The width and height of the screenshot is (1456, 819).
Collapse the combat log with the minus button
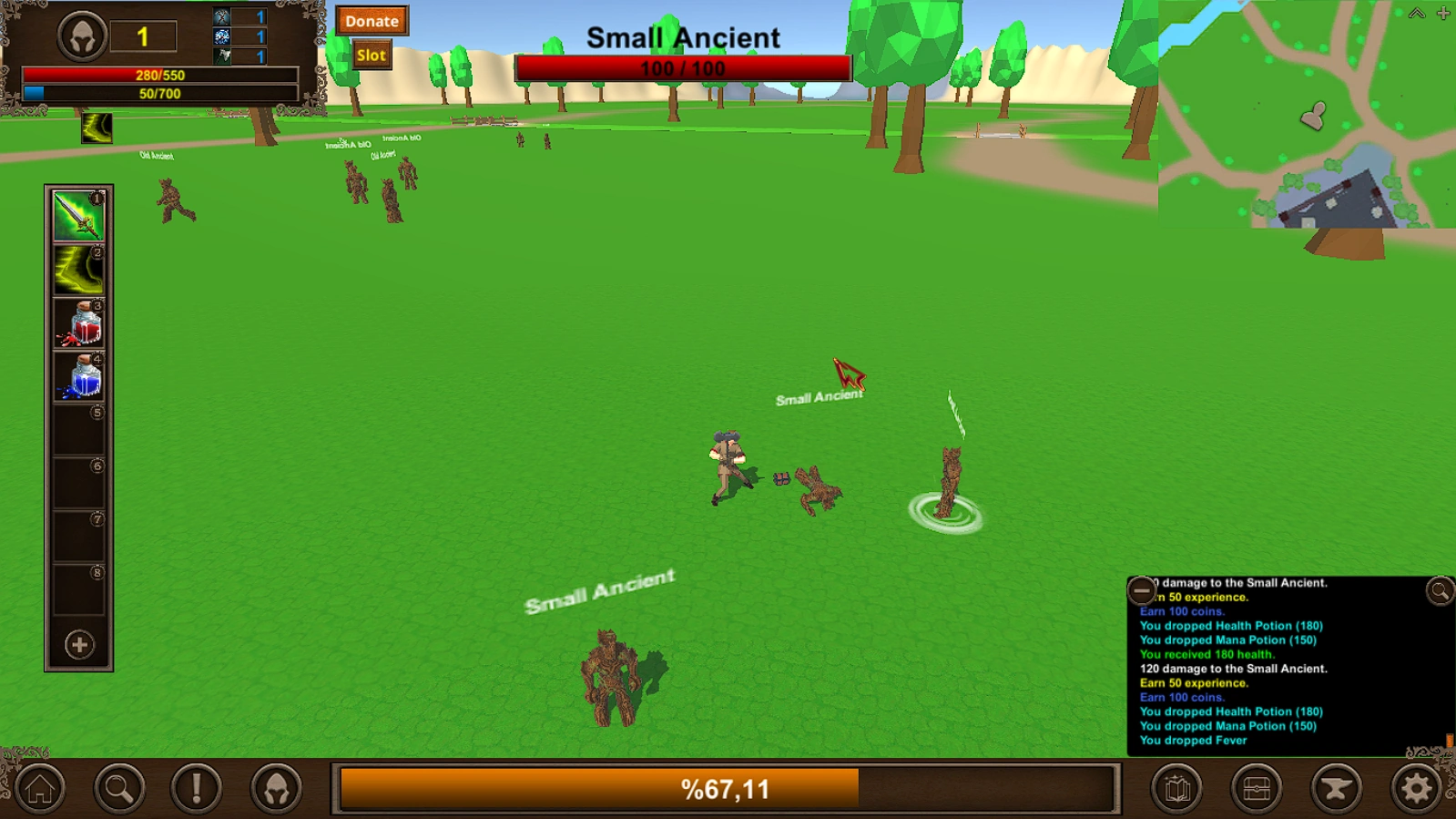click(x=1142, y=590)
